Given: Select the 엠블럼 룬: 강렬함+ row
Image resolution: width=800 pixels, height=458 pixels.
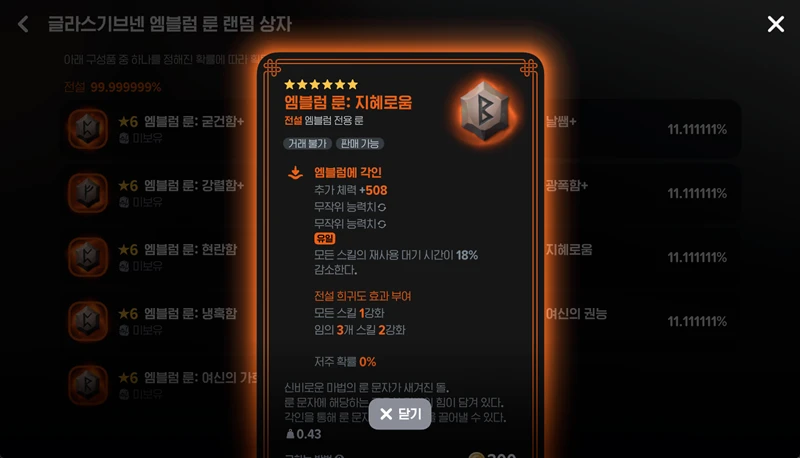Looking at the screenshot, I should click(160, 193).
